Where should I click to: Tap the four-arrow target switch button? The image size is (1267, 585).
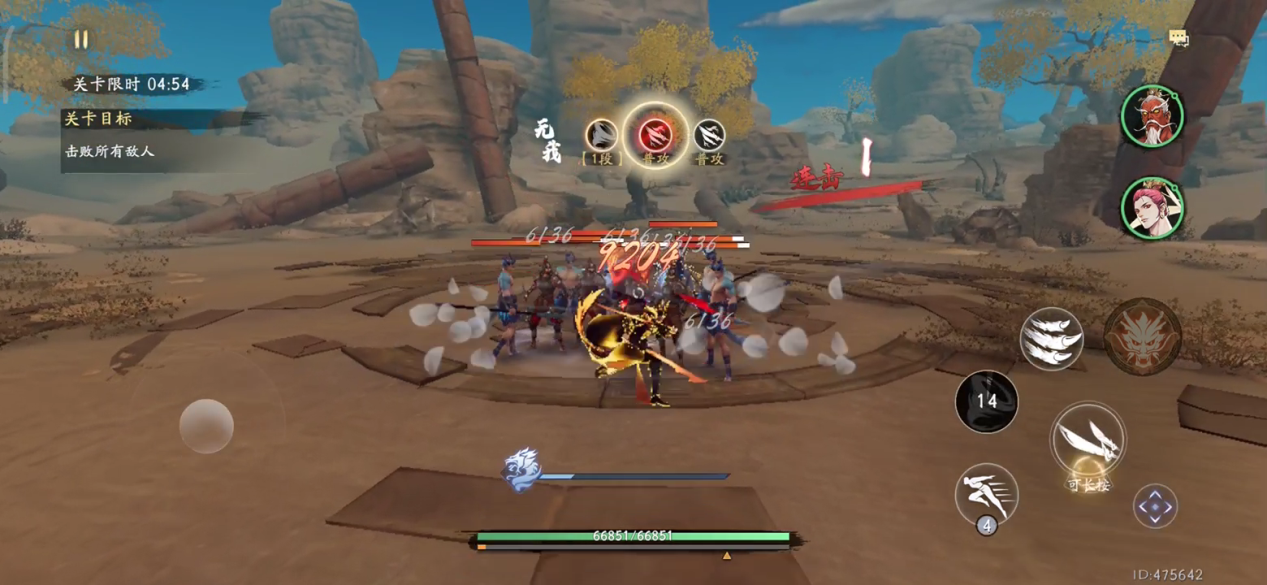[1155, 507]
